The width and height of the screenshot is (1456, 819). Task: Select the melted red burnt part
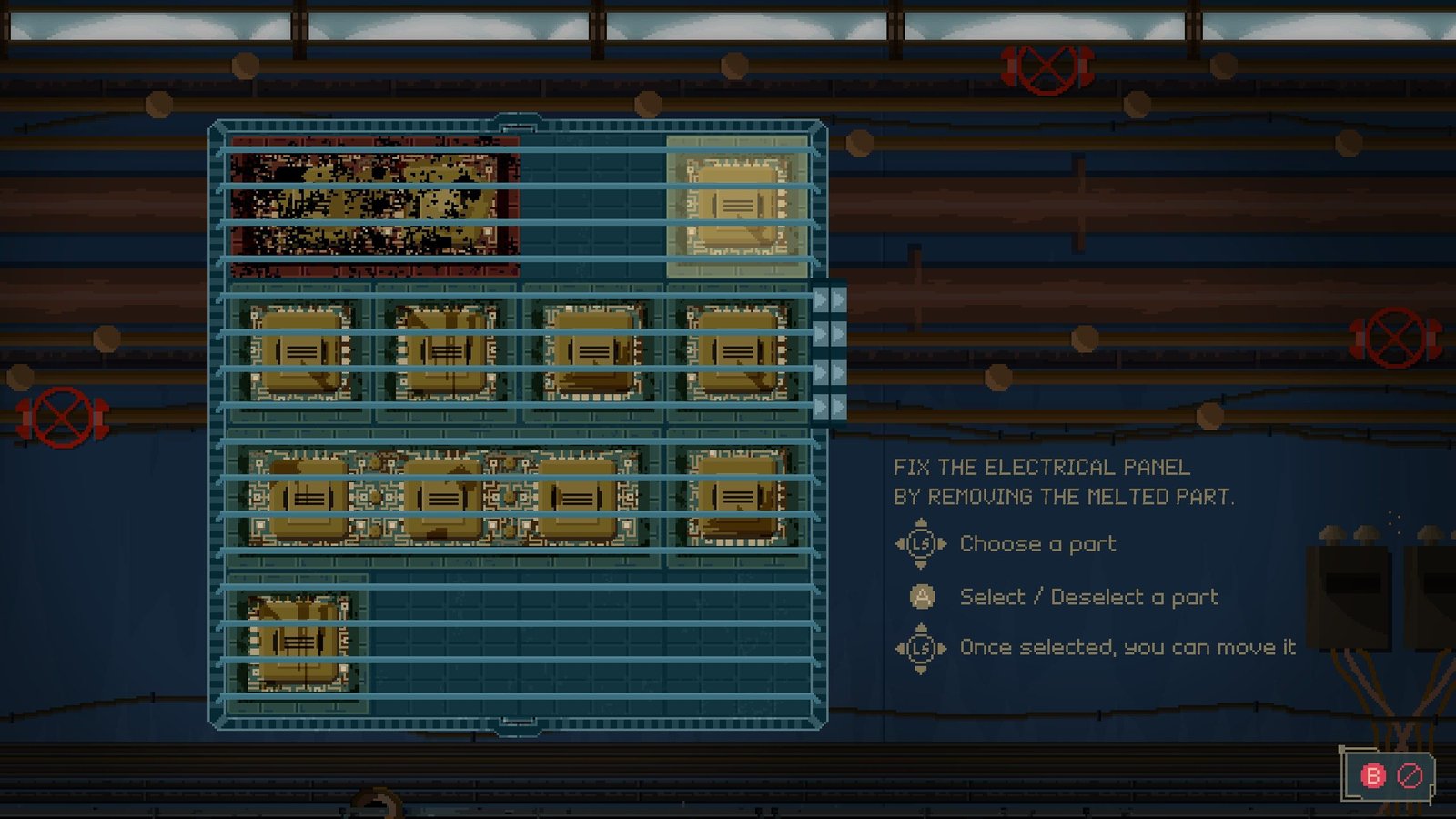click(x=374, y=206)
